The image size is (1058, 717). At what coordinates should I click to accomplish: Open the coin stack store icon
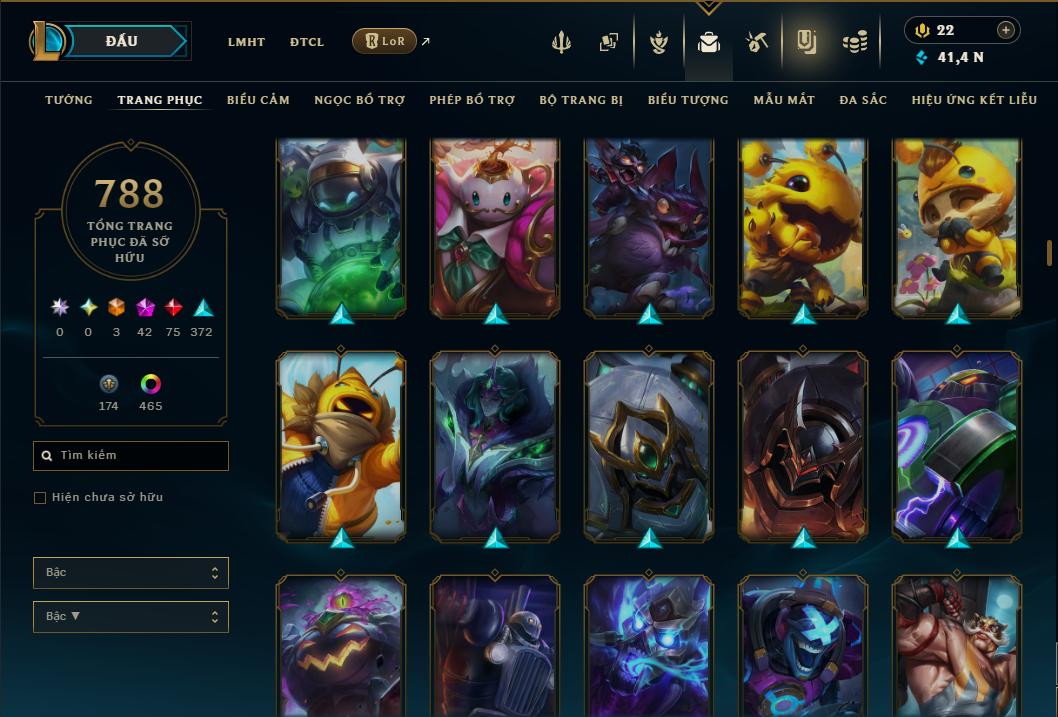[x=853, y=42]
